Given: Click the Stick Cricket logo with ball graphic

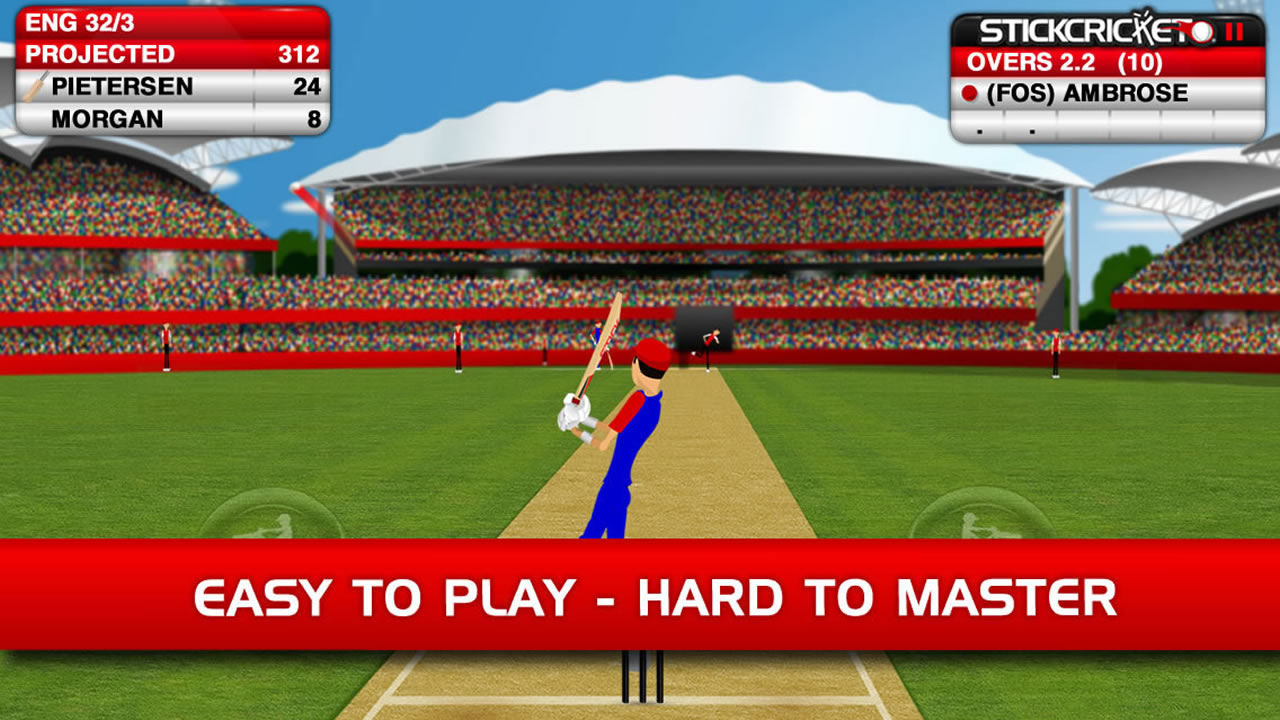Looking at the screenshot, I should tap(1080, 30).
